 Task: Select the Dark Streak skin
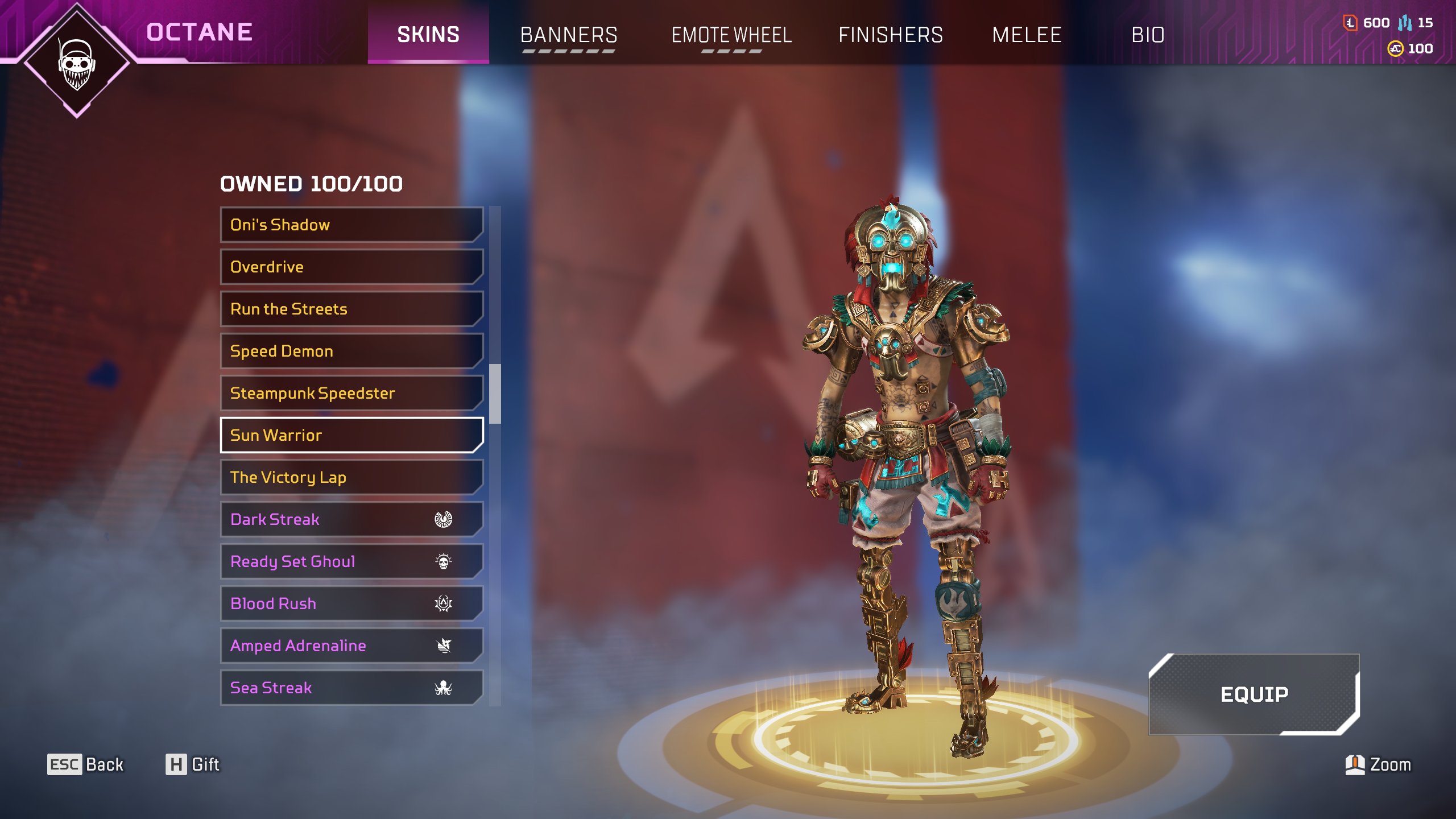click(x=351, y=519)
